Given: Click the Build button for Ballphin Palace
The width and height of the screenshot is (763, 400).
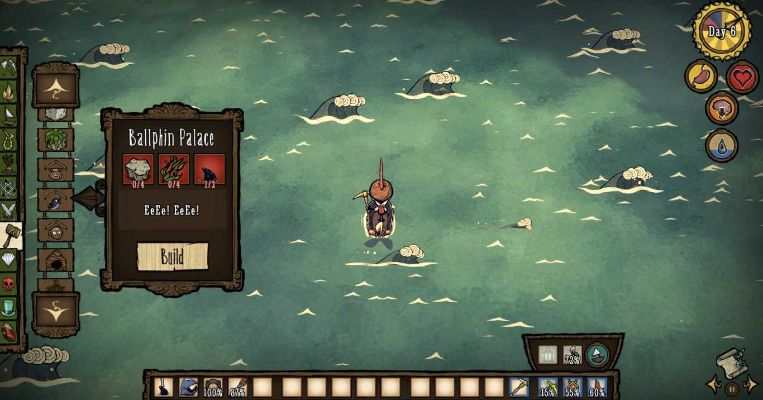Looking at the screenshot, I should coord(172,256).
